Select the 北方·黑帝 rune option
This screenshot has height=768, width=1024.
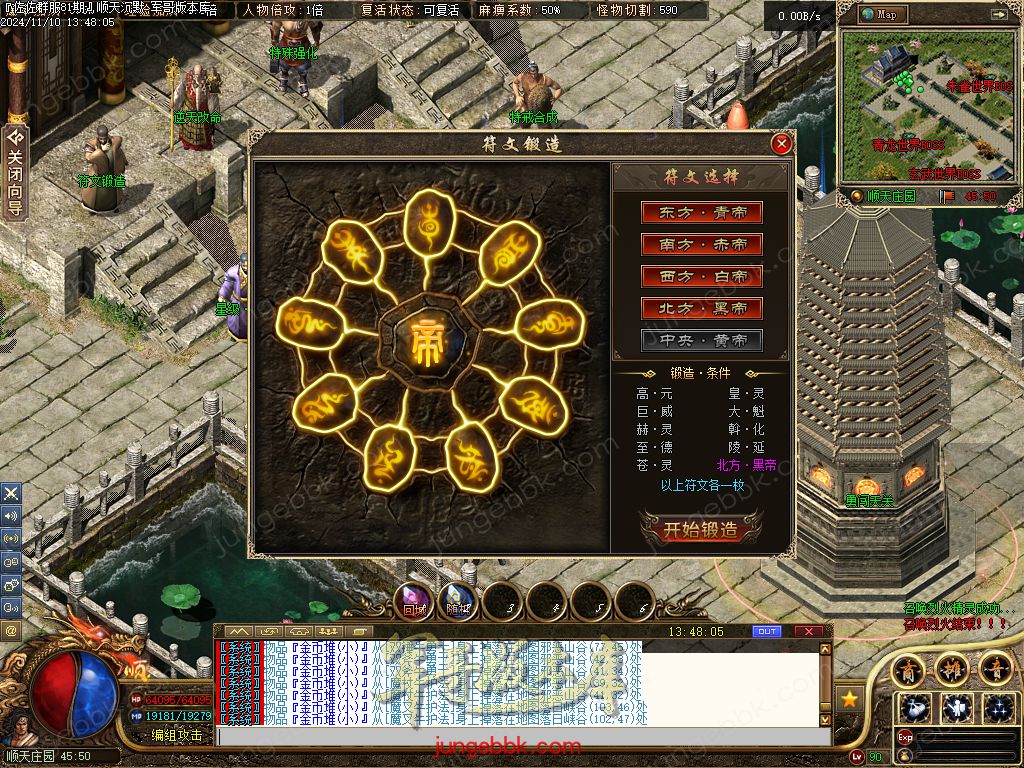coord(702,308)
